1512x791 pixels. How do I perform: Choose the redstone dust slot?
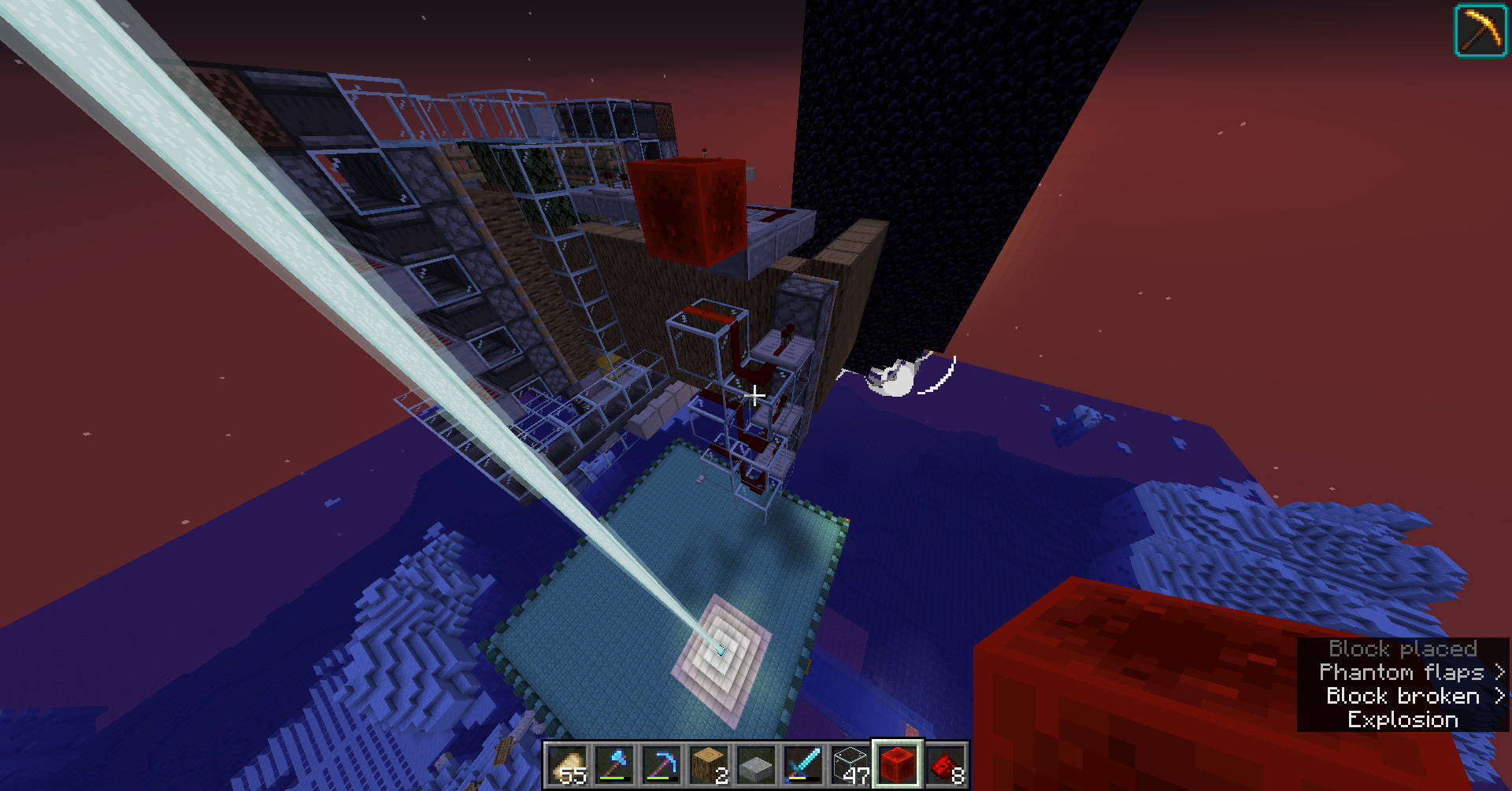click(946, 765)
